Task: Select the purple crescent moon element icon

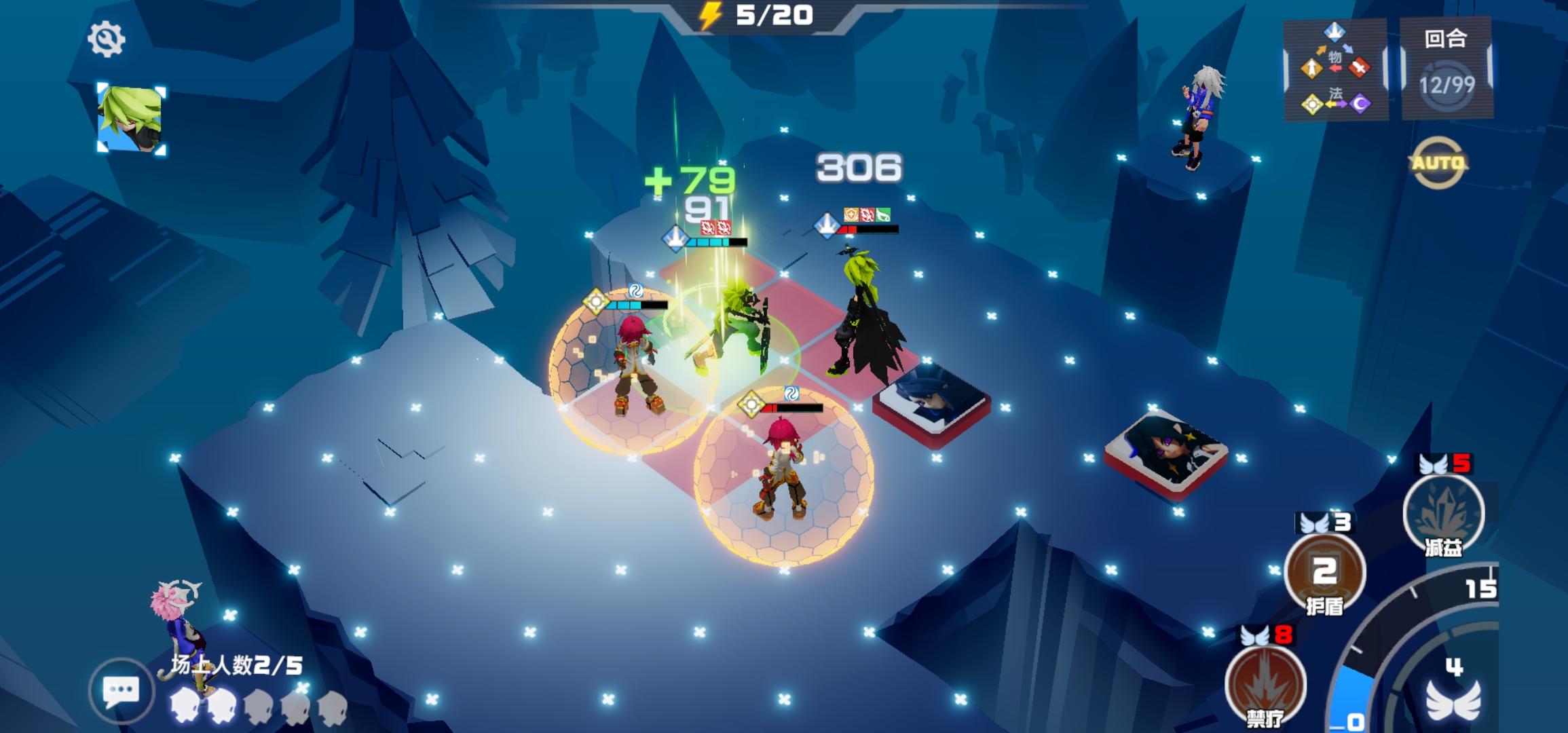Action: (x=1362, y=103)
